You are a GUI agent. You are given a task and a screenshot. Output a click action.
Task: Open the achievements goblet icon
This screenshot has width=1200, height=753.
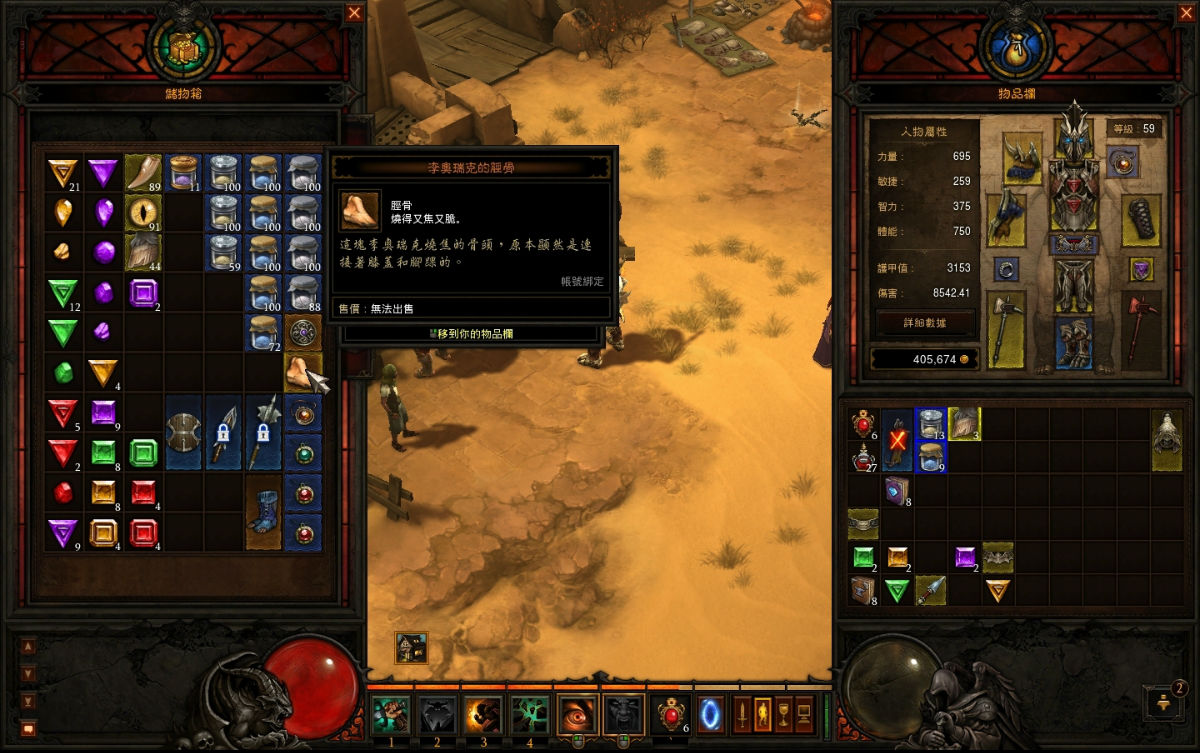click(x=783, y=714)
